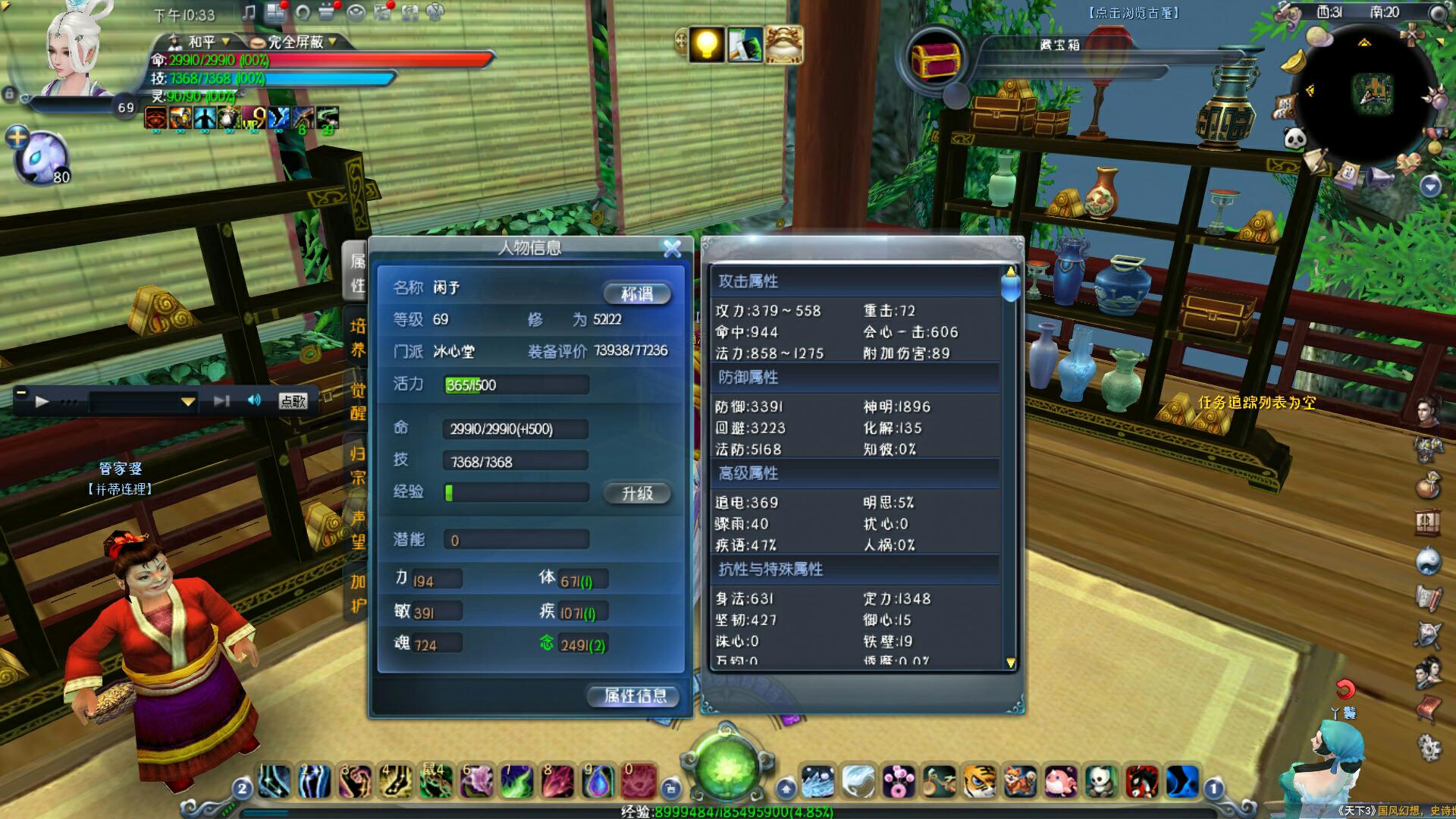Open the 和平 combat mode dropdown
Screen dimensions: 1456x819
[200, 42]
